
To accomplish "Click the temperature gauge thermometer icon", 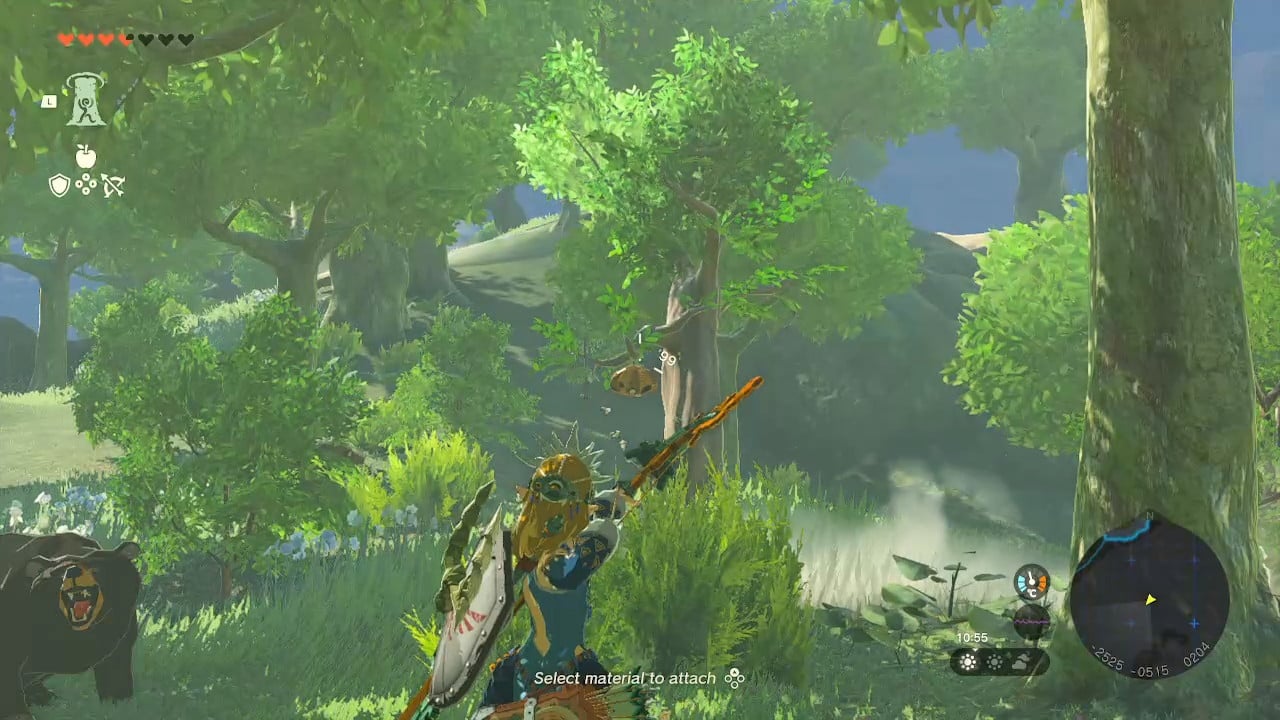I will point(1031,581).
